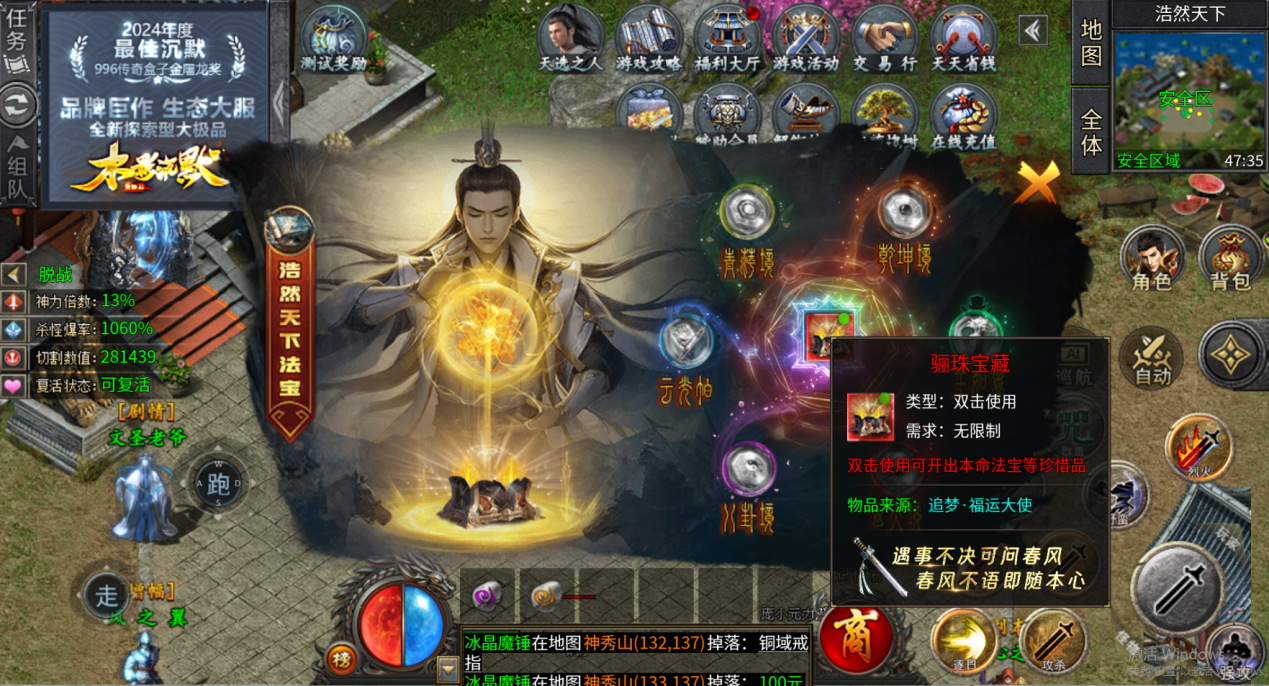The width and height of the screenshot is (1269, 686).
Task: Select the 乾坤境 treasure orb
Action: click(x=904, y=212)
